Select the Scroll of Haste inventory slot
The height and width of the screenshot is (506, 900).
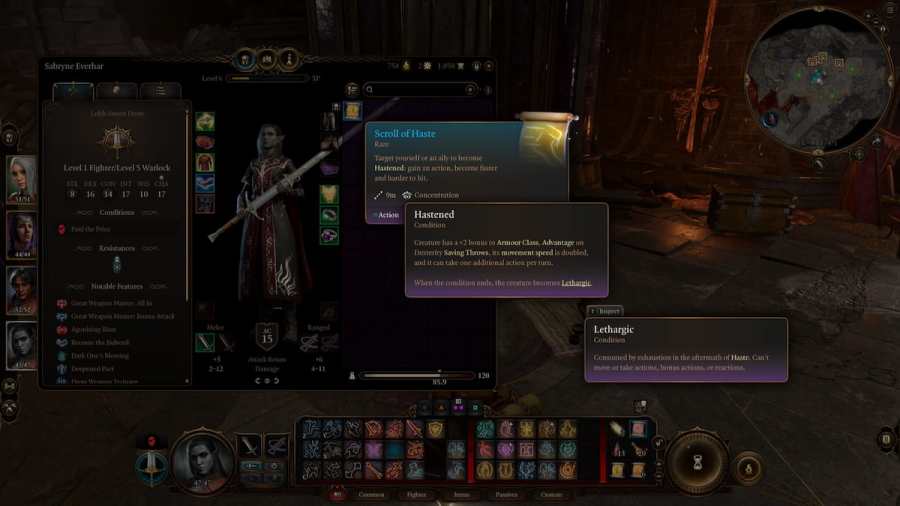(x=352, y=110)
